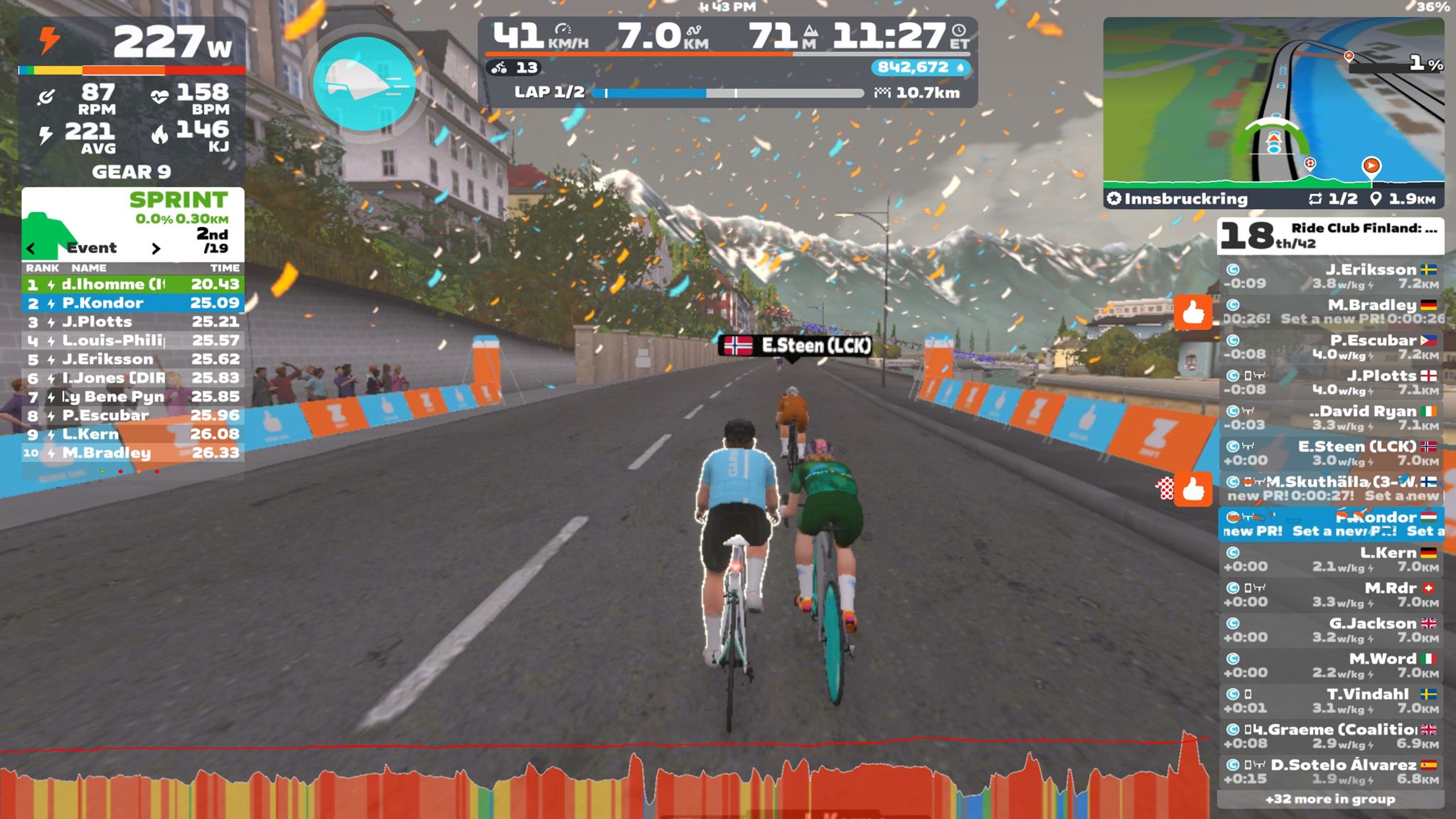The image size is (1456, 819).
Task: Open the Ride Club Finland event position header
Action: 1330,236
